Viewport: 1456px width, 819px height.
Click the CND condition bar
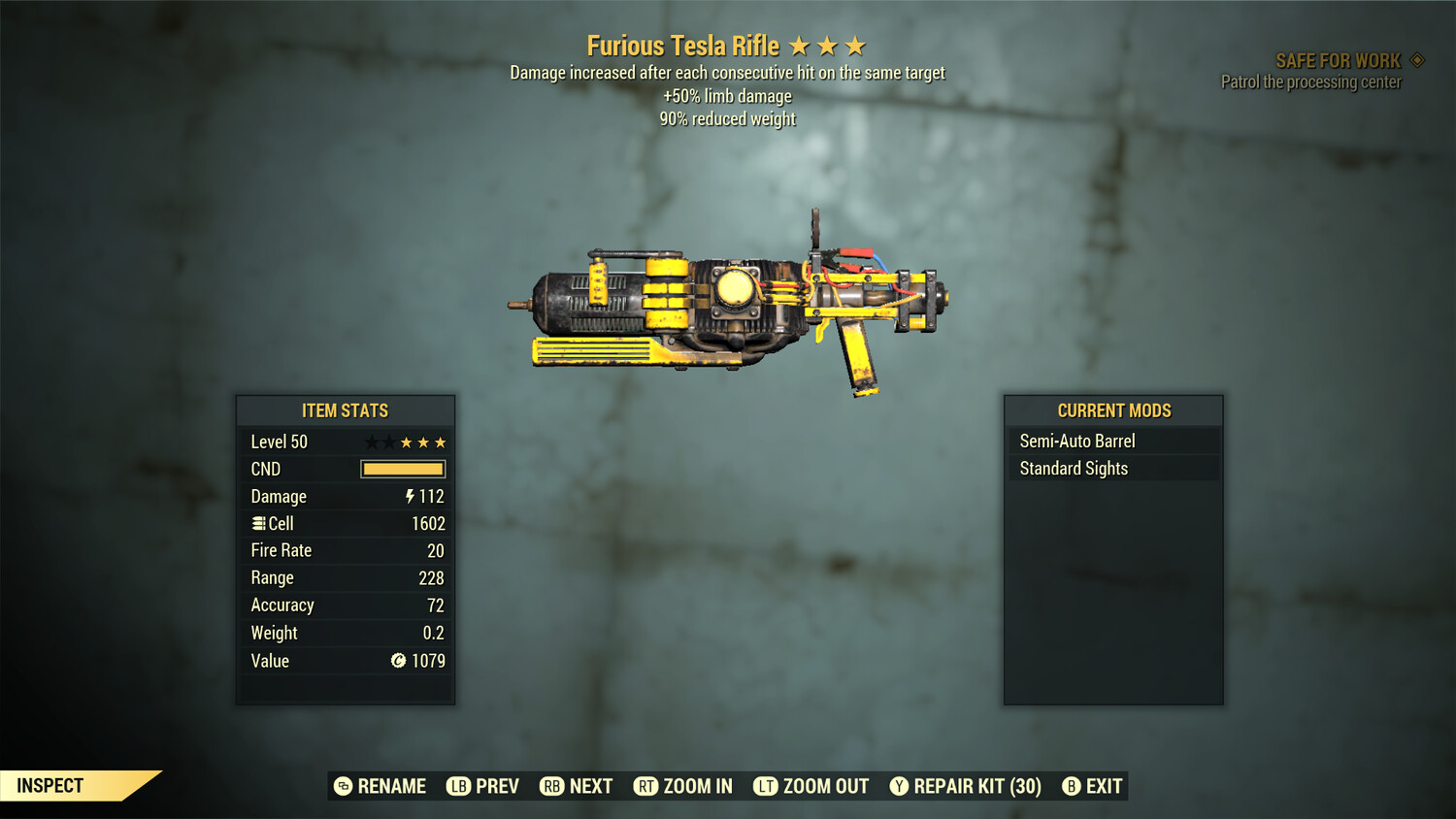[x=402, y=469]
